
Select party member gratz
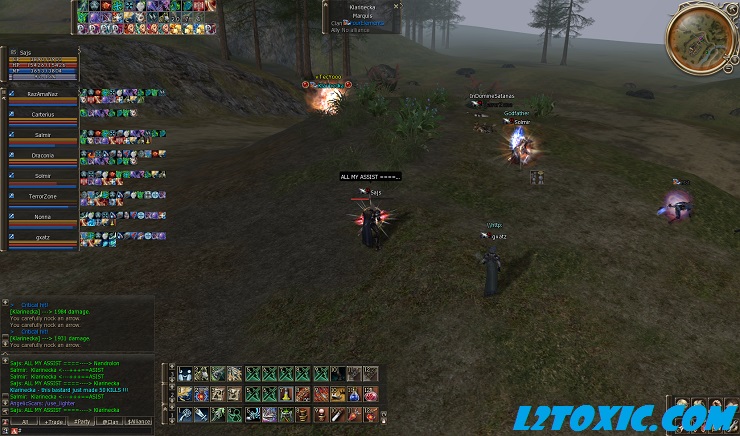click(42, 237)
